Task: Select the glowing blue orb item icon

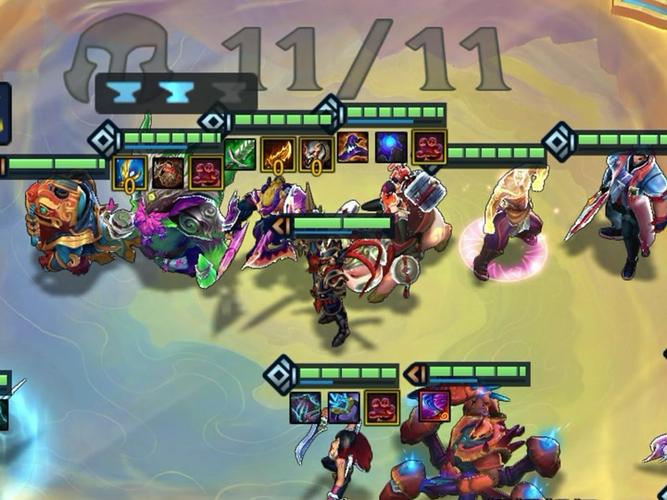Action: tap(392, 147)
